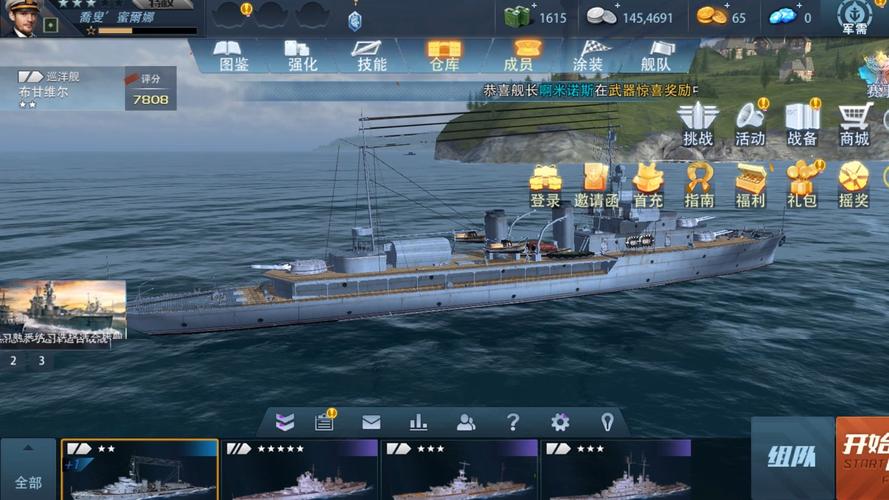Show the 活动 events panel
Viewport: 889px width, 500px height.
point(750,124)
